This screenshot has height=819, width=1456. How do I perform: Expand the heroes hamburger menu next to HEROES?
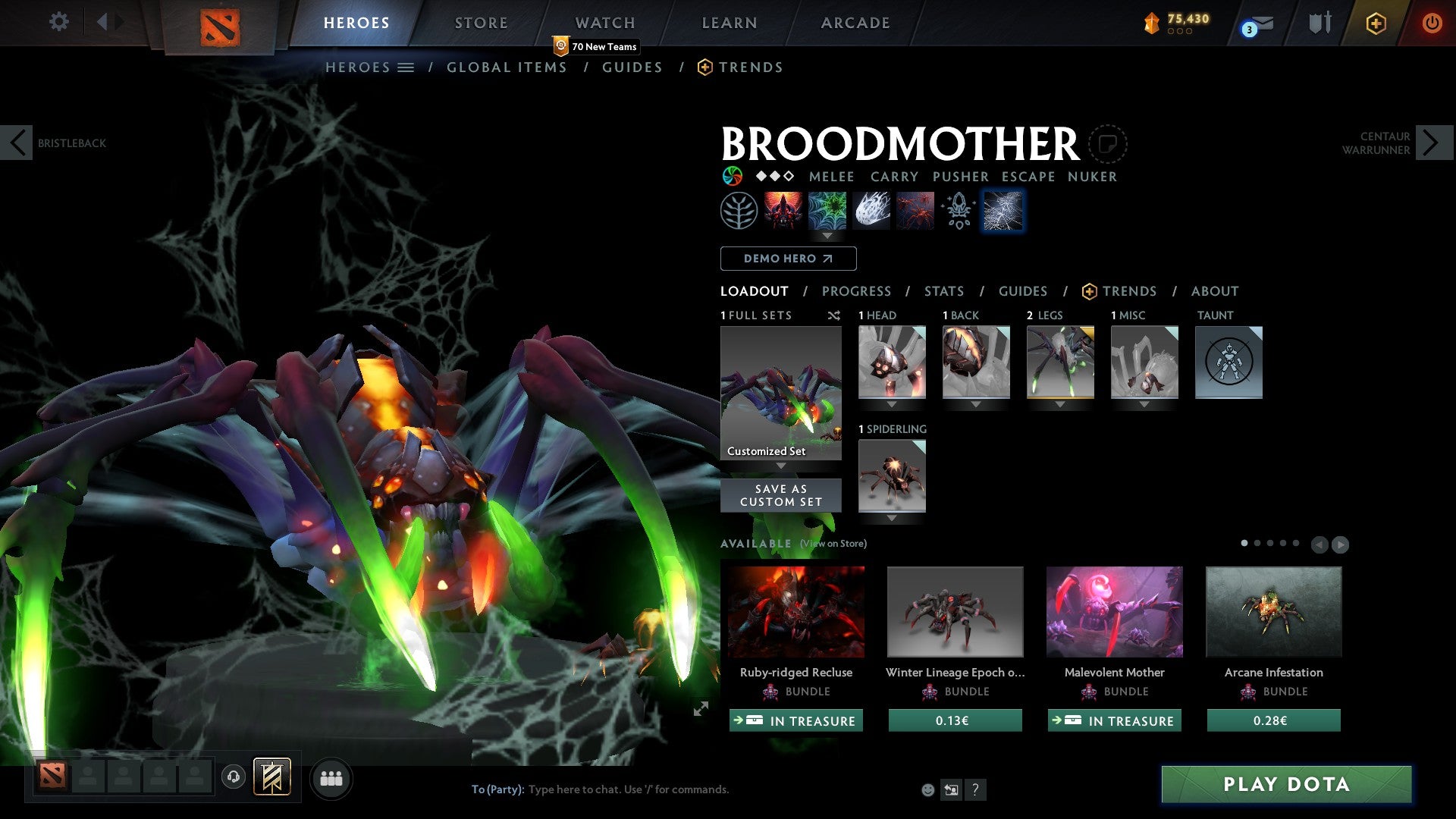(405, 67)
